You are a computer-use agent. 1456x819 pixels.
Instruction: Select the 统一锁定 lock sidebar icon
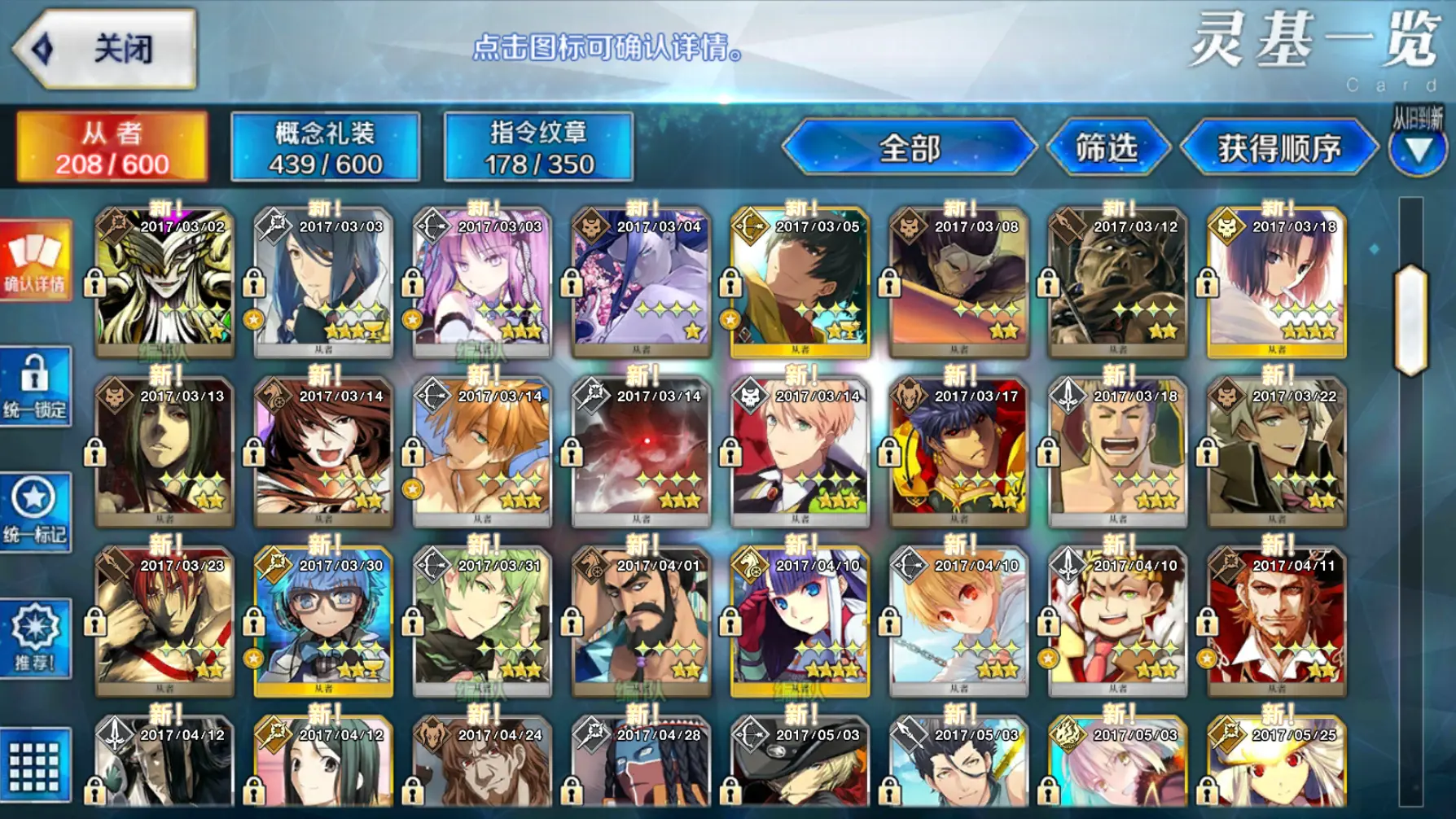[35, 387]
